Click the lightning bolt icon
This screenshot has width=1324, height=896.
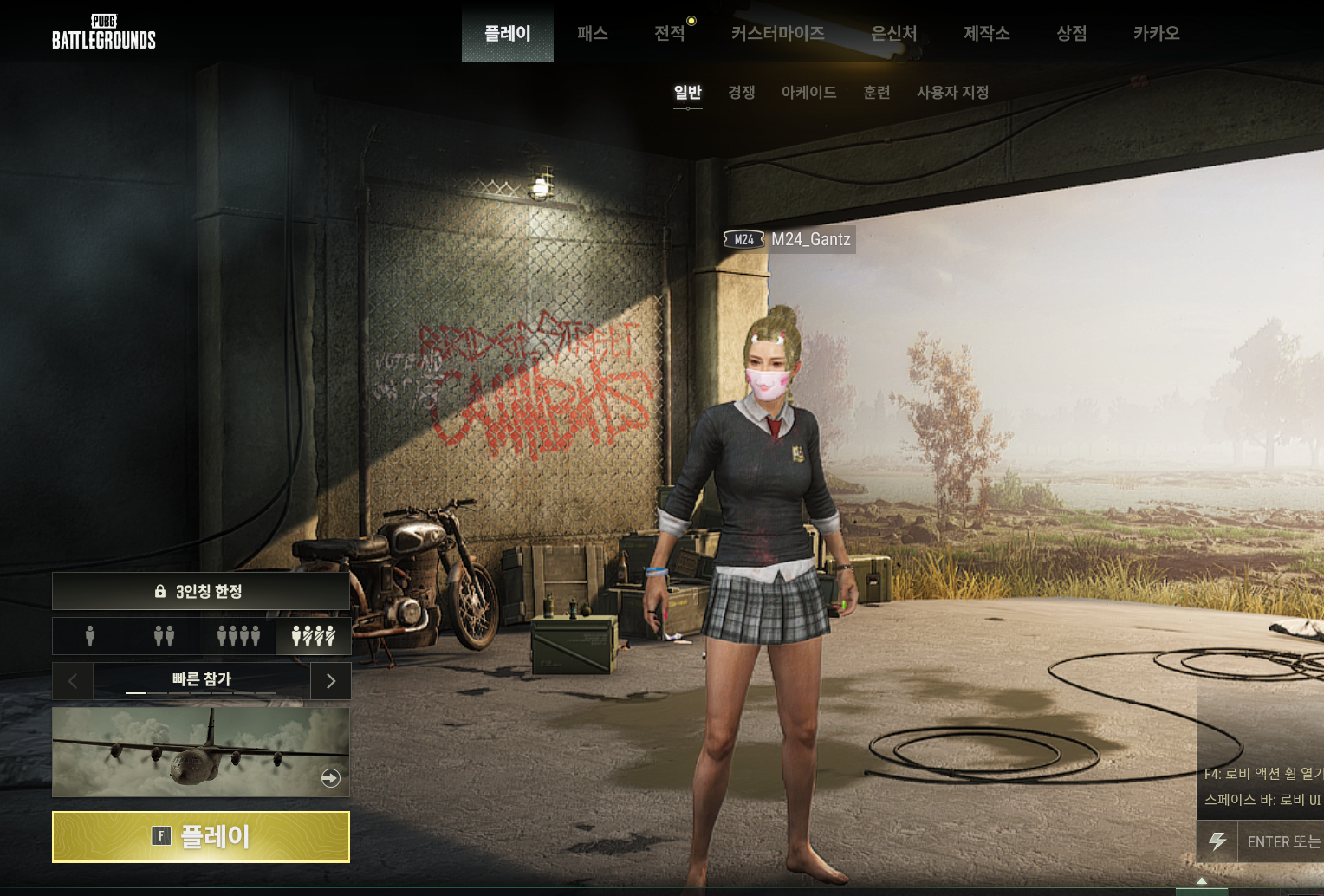pos(1217,841)
